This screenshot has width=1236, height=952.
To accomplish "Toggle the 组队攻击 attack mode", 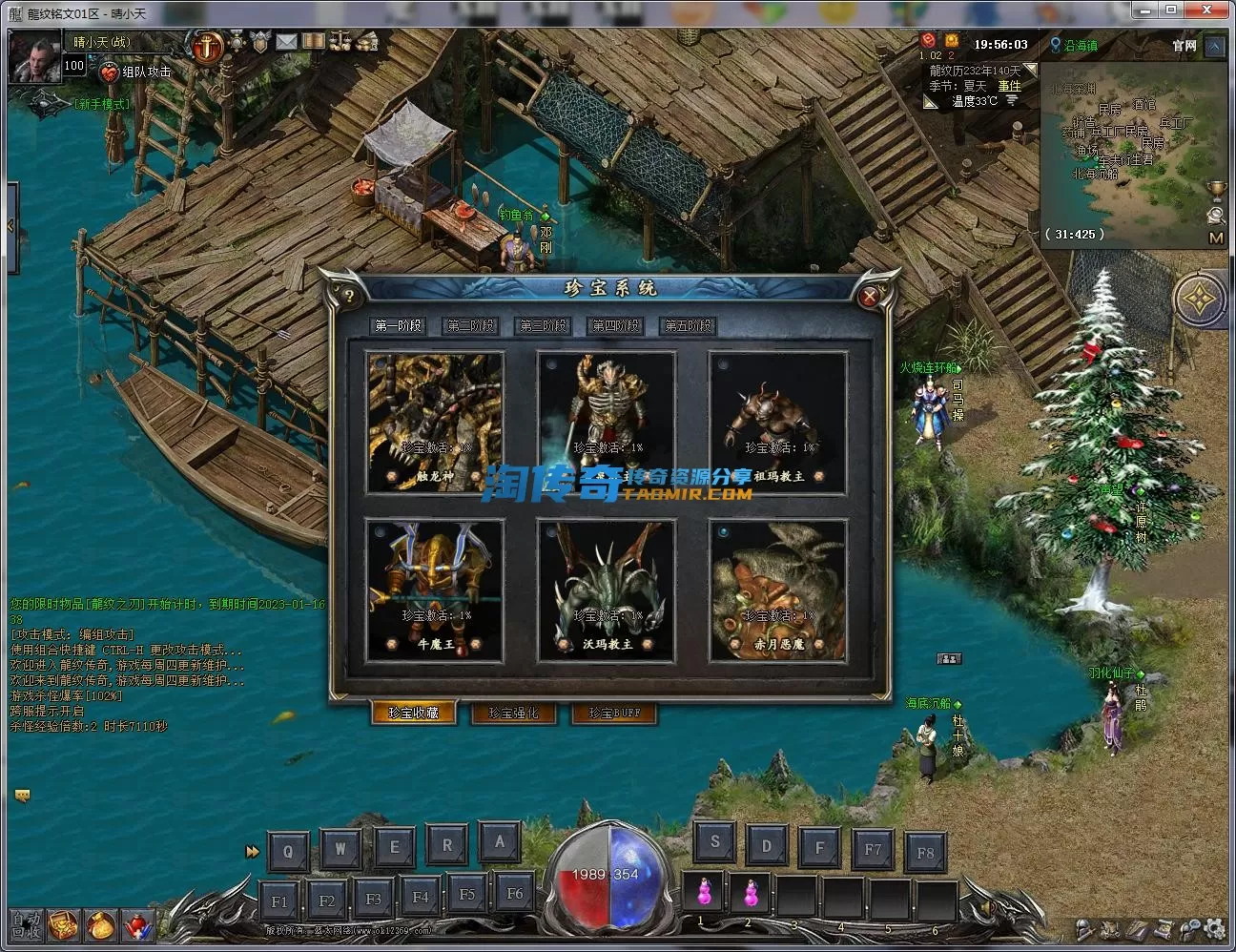I will (x=136, y=72).
